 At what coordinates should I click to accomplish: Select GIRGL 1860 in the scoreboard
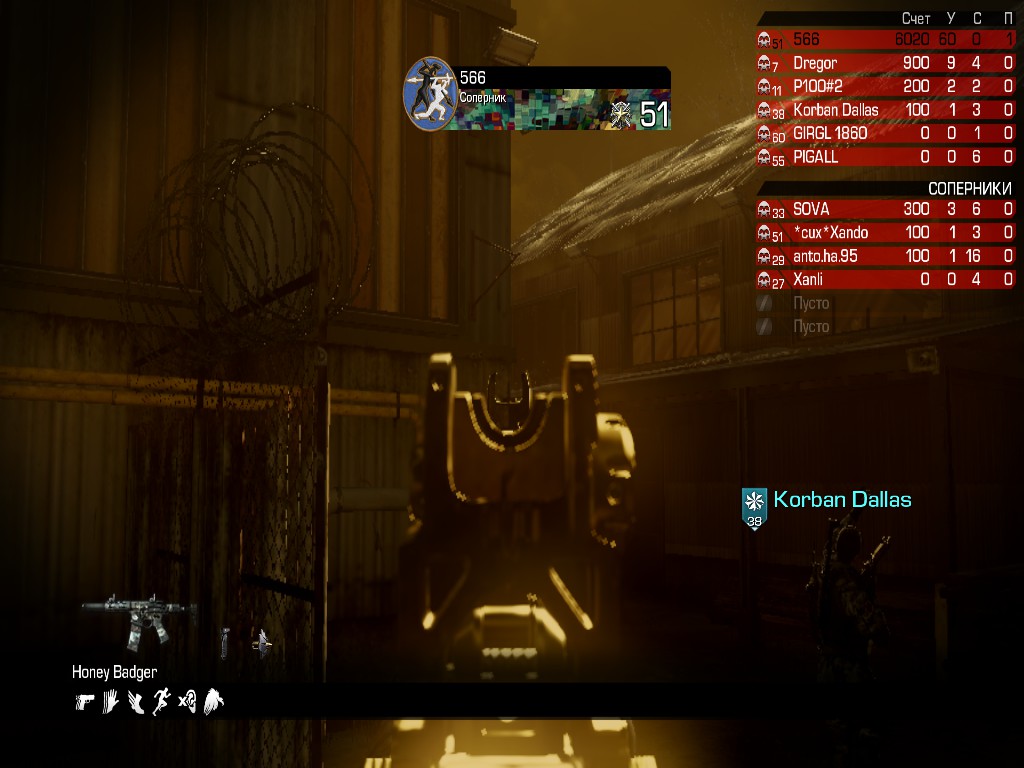click(886, 133)
